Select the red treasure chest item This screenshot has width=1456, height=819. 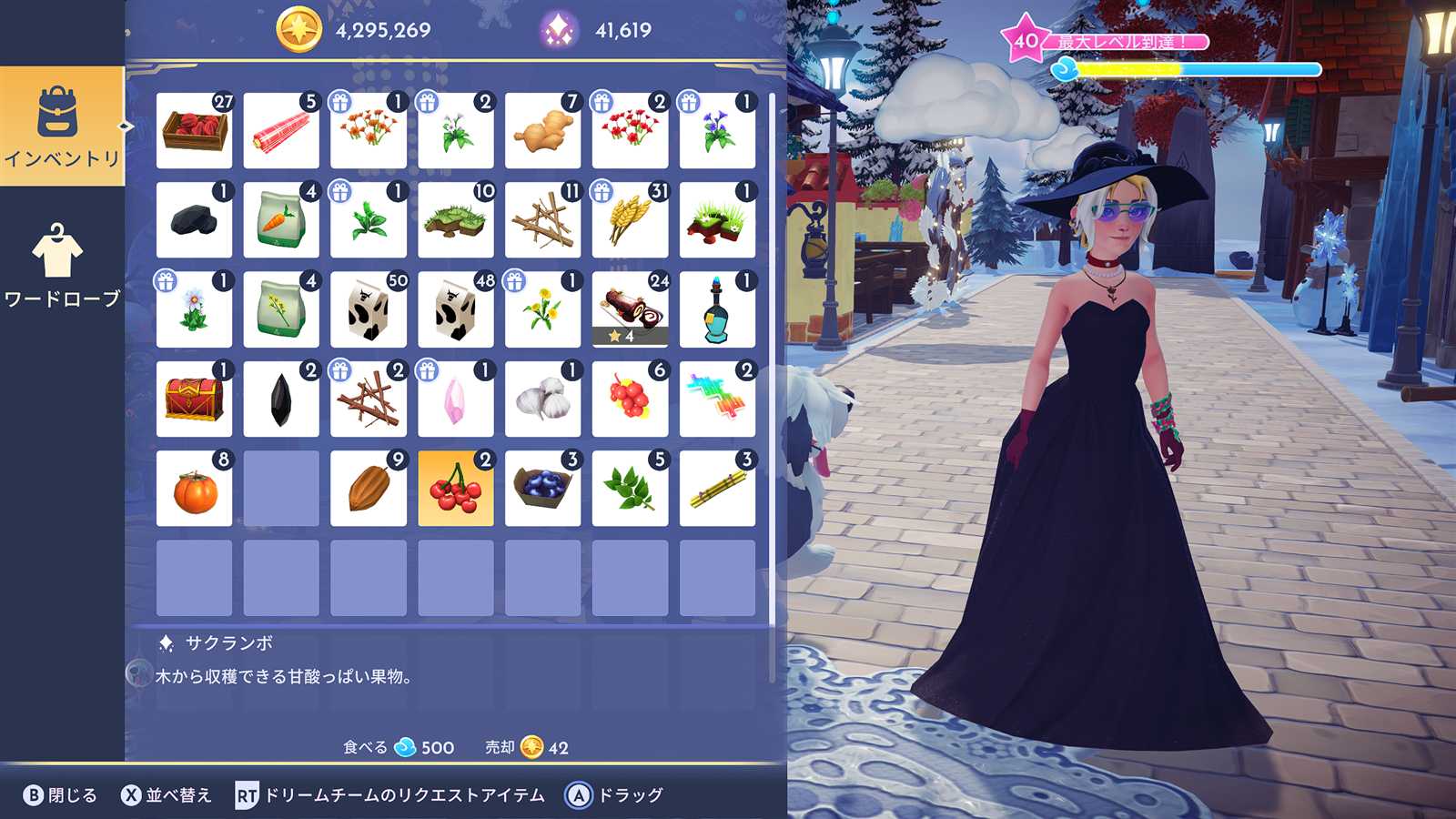tap(194, 399)
